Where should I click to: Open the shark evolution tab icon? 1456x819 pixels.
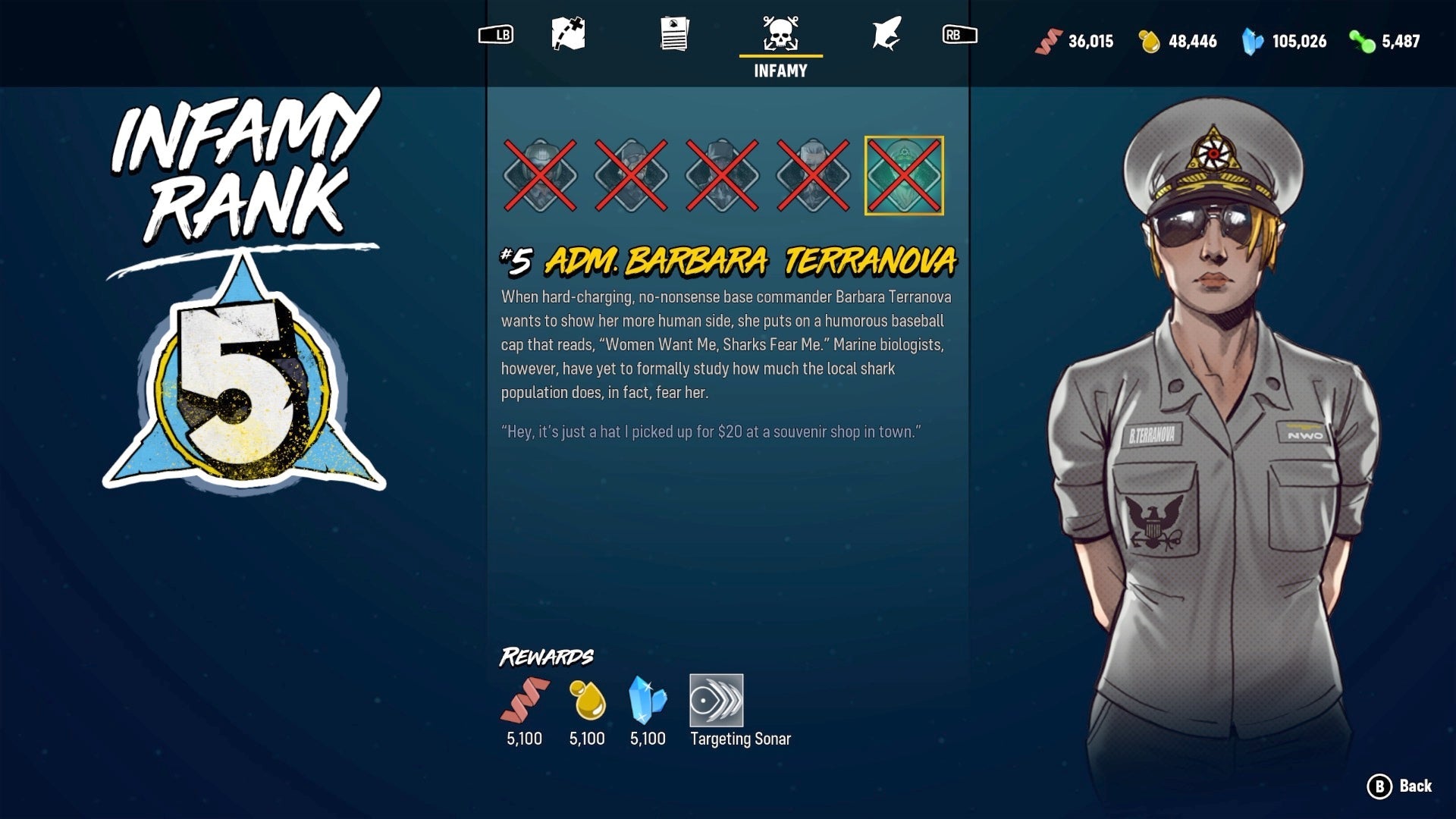click(x=887, y=34)
